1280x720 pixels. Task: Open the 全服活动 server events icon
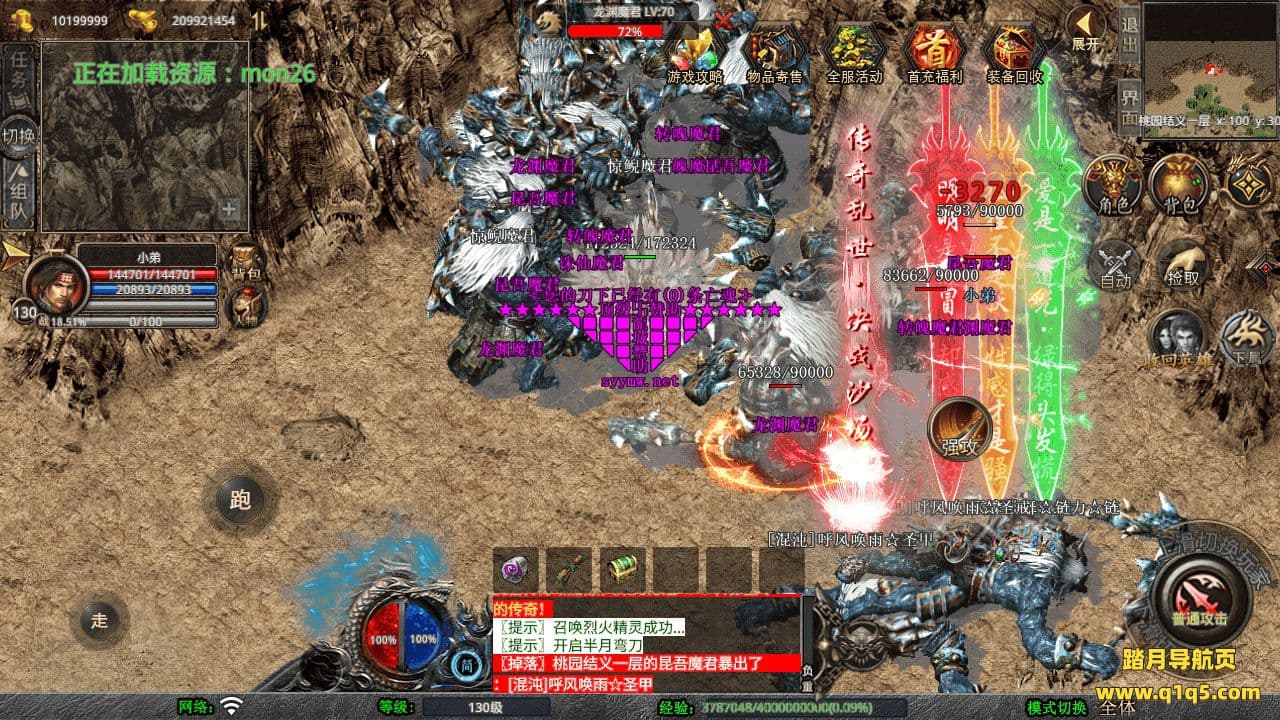click(x=854, y=50)
